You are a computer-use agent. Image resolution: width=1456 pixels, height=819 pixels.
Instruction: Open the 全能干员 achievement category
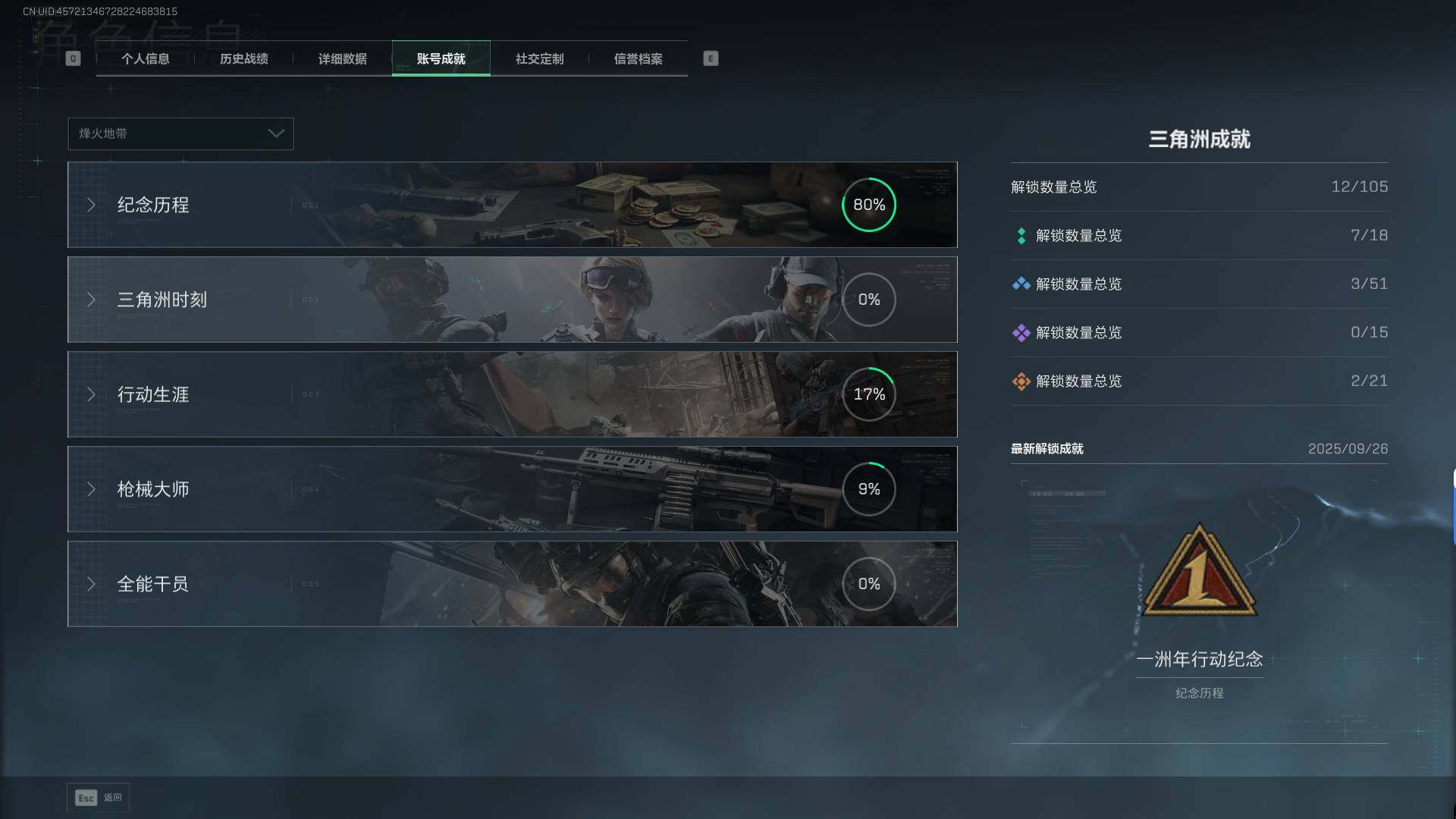point(512,584)
